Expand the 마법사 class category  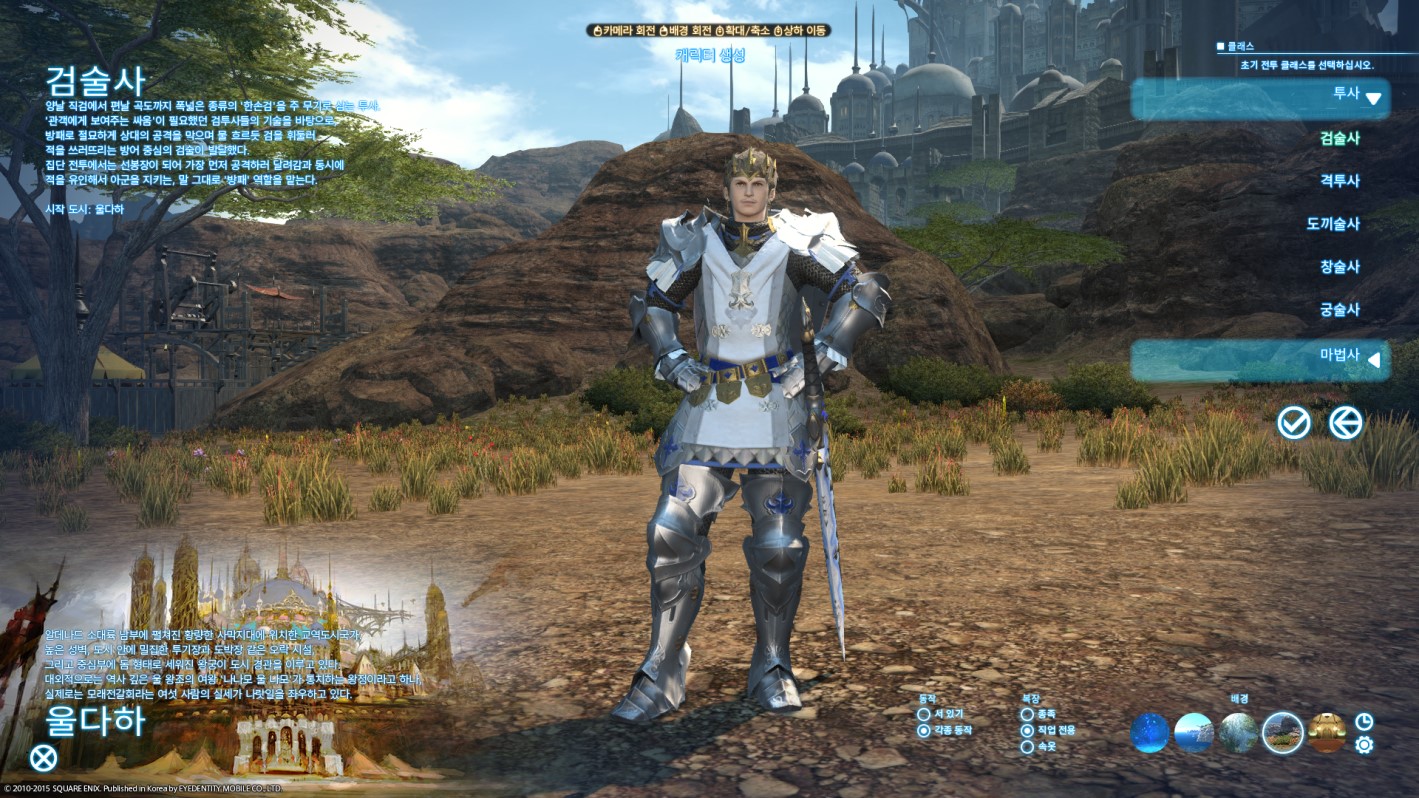click(1260, 359)
